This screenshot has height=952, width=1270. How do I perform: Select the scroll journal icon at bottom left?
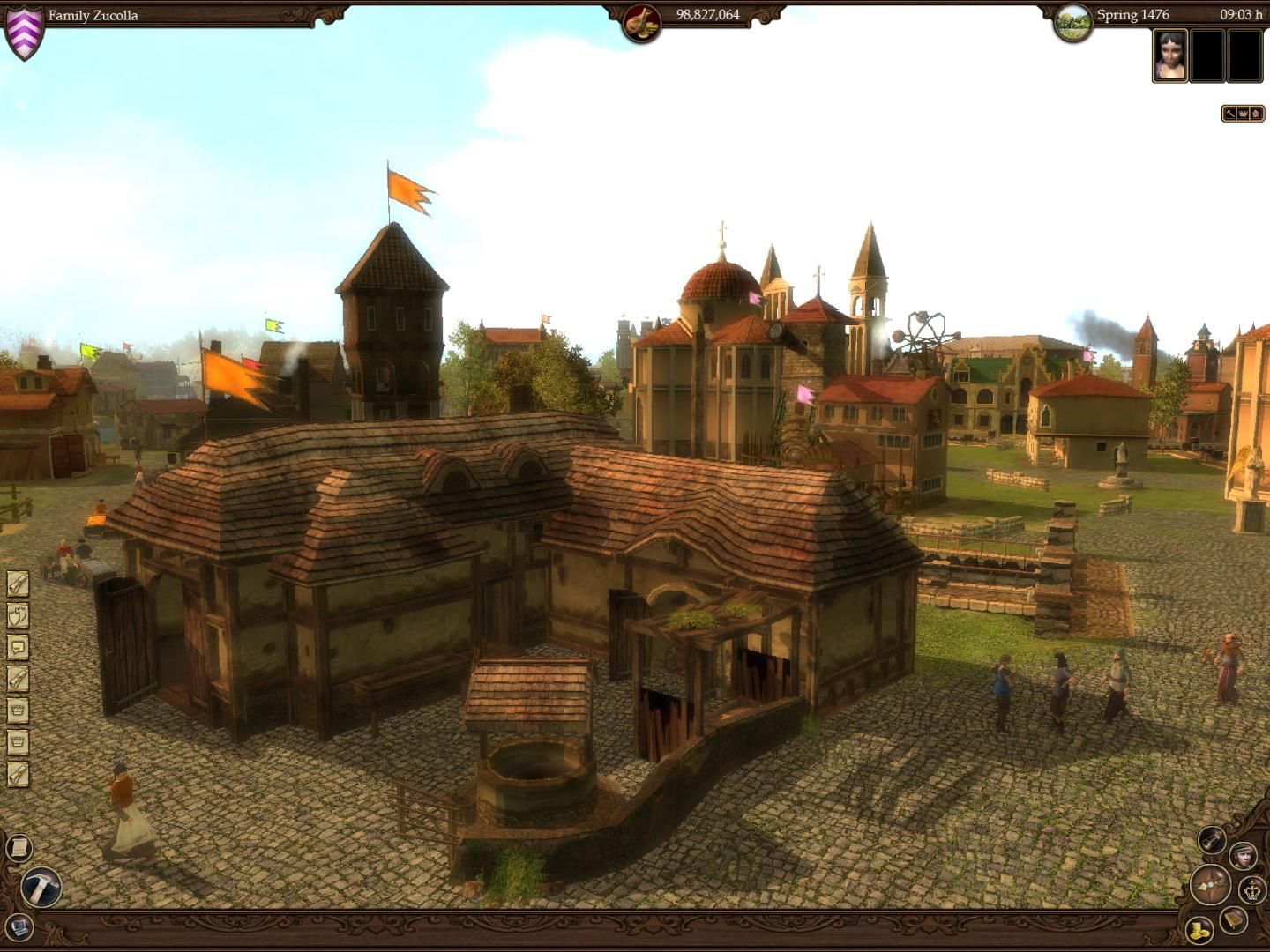[19, 848]
